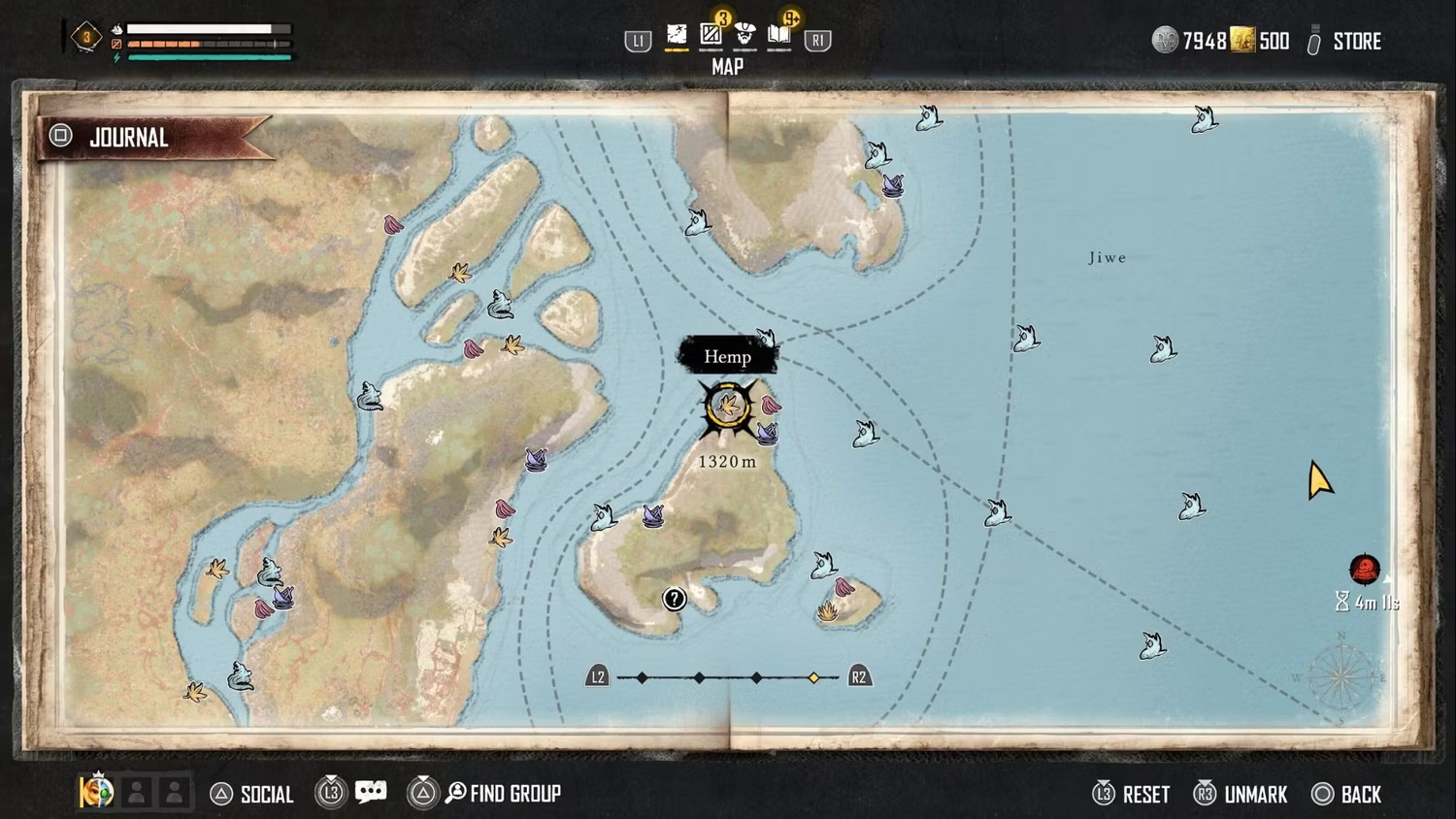Unmark the tracked location

tap(1254, 795)
